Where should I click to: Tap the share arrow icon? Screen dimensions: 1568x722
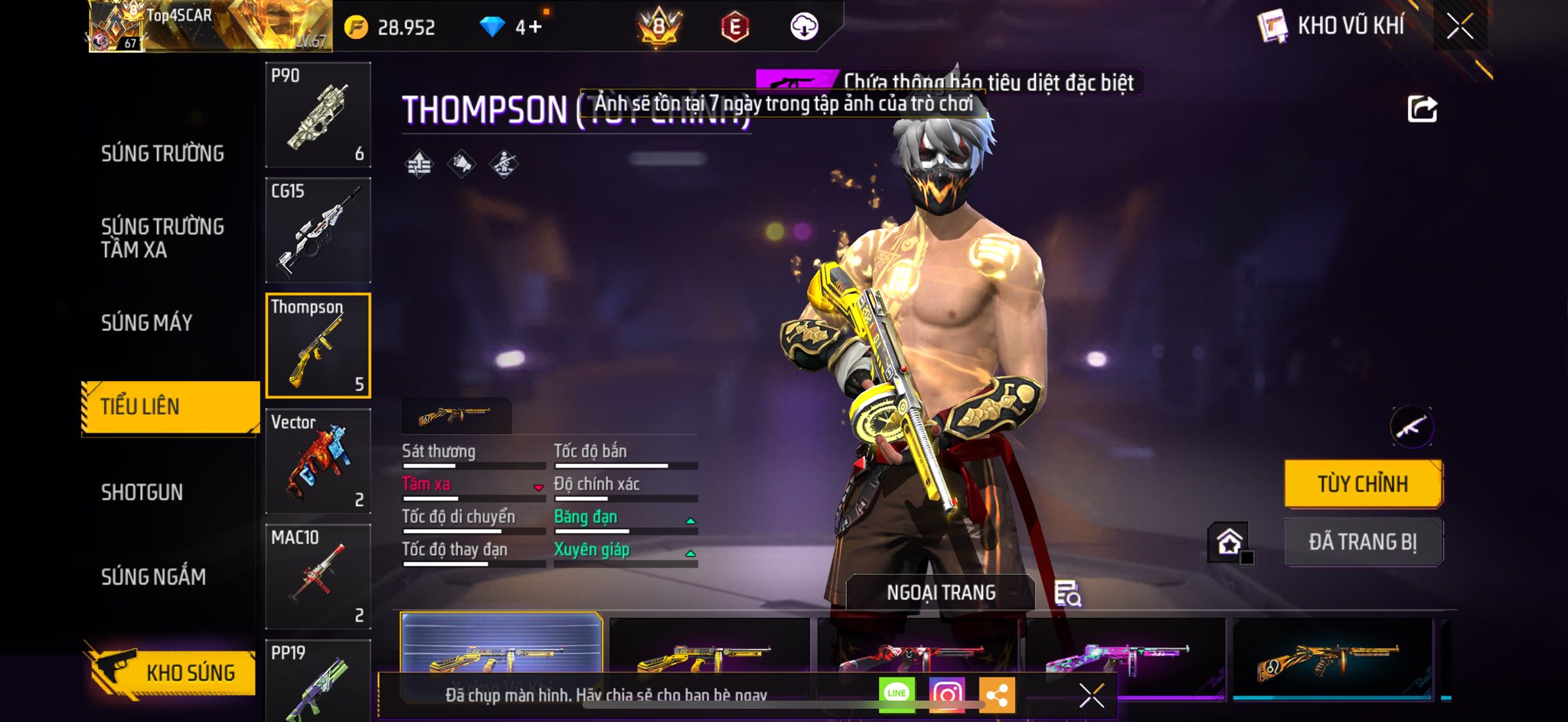pyautogui.click(x=1422, y=109)
